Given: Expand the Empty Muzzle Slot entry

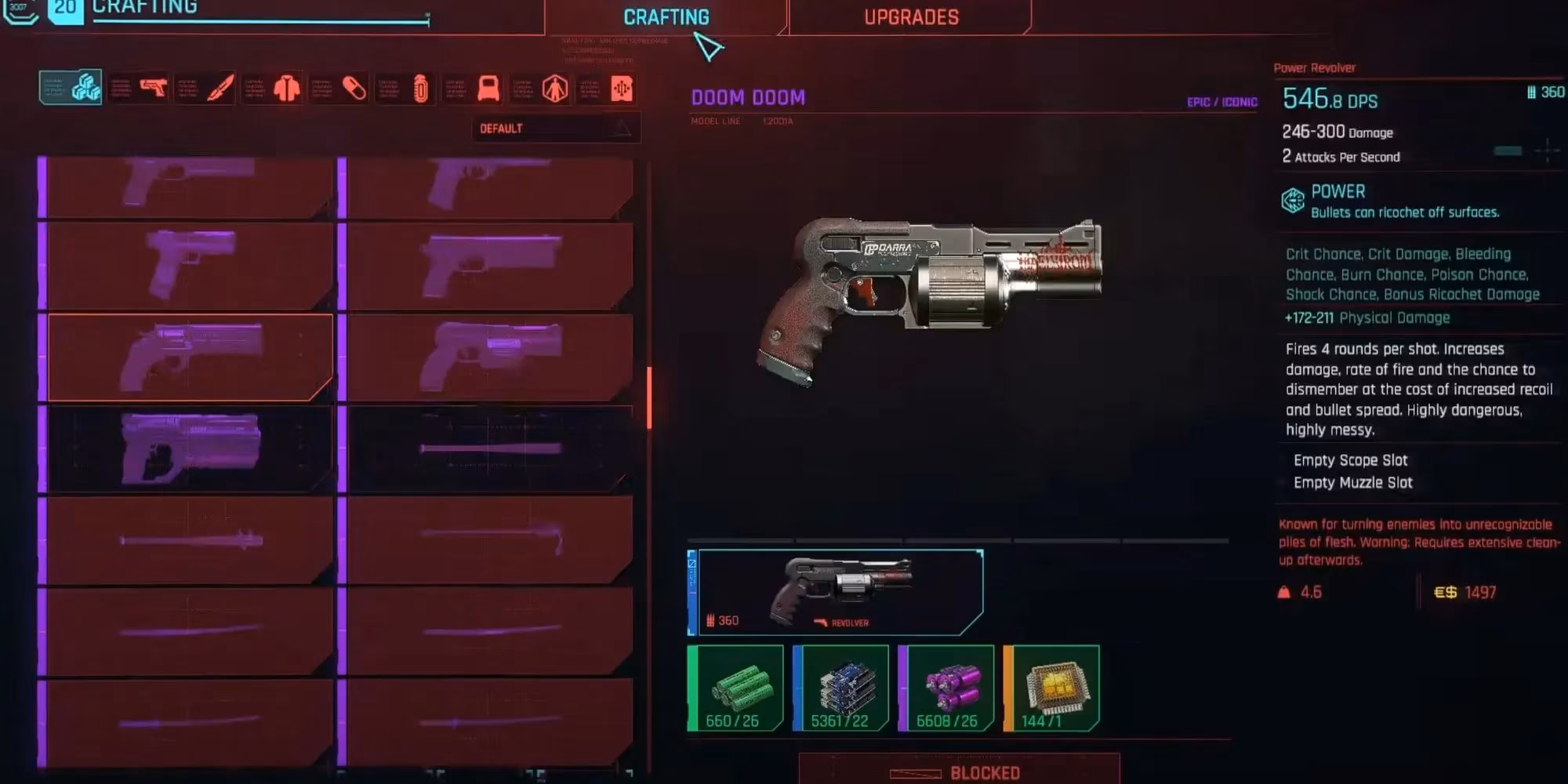Looking at the screenshot, I should pos(1354,483).
